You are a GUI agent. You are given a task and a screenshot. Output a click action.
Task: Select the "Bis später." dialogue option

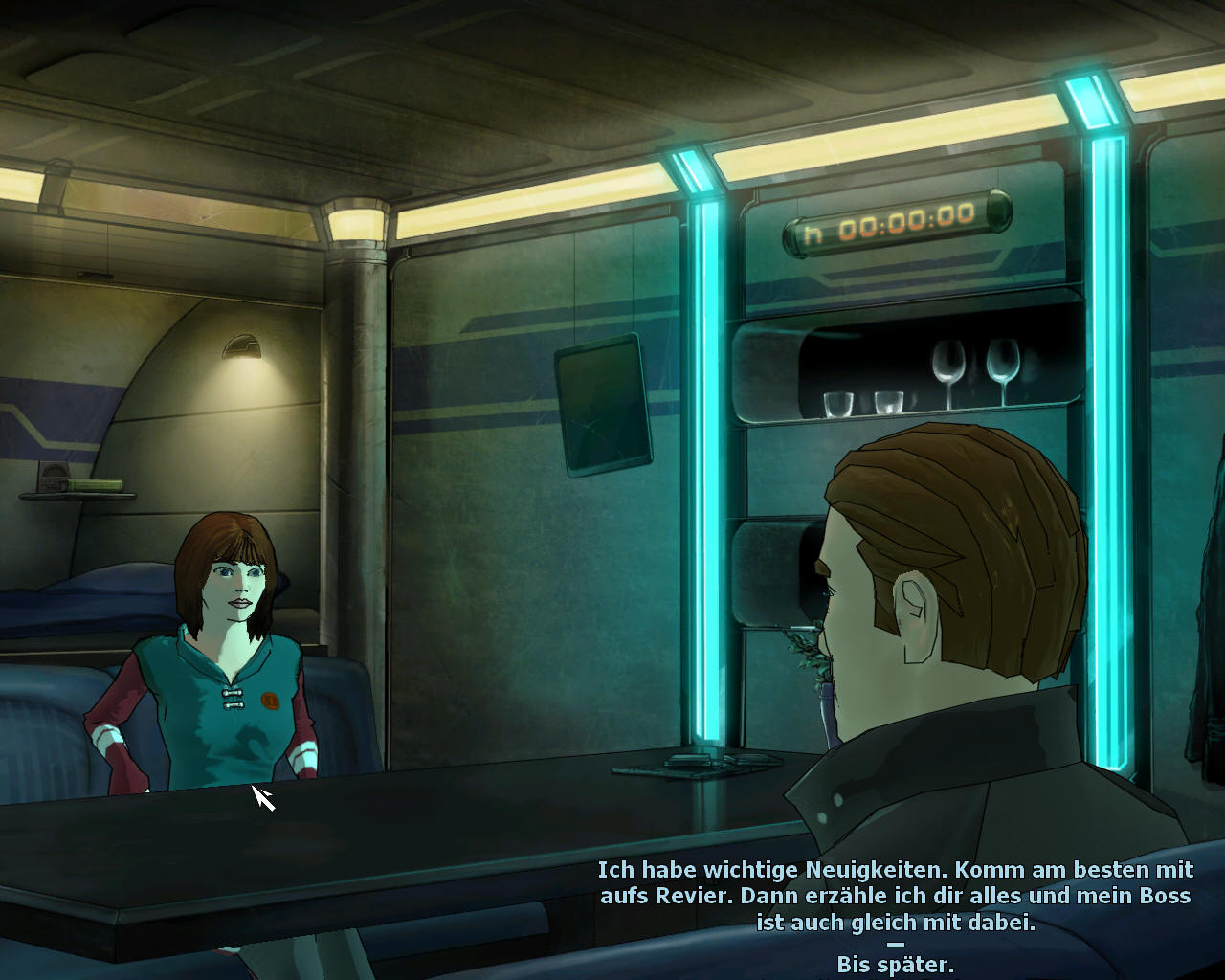coord(895,964)
